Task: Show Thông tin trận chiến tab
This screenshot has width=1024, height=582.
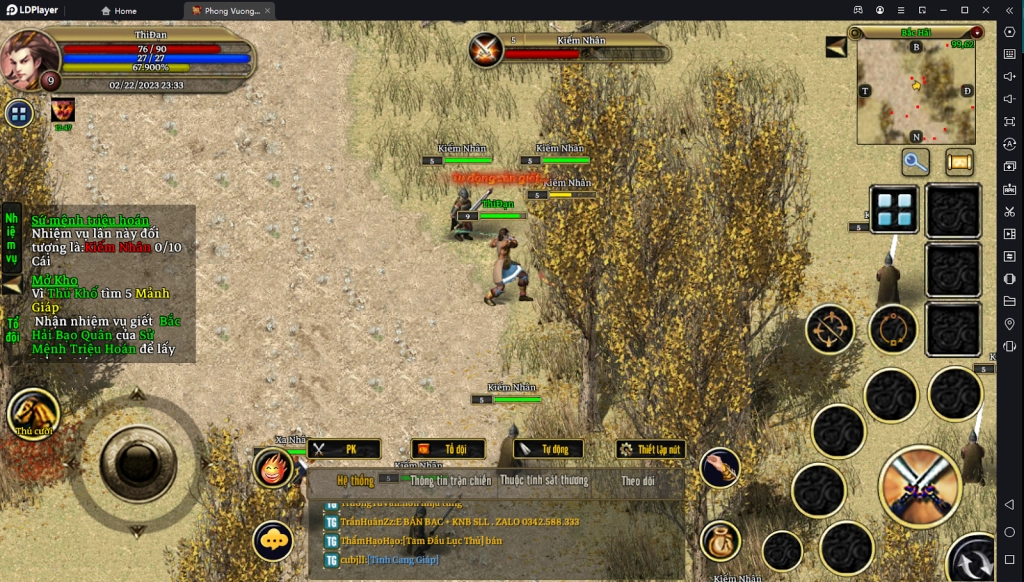Action: click(450, 481)
